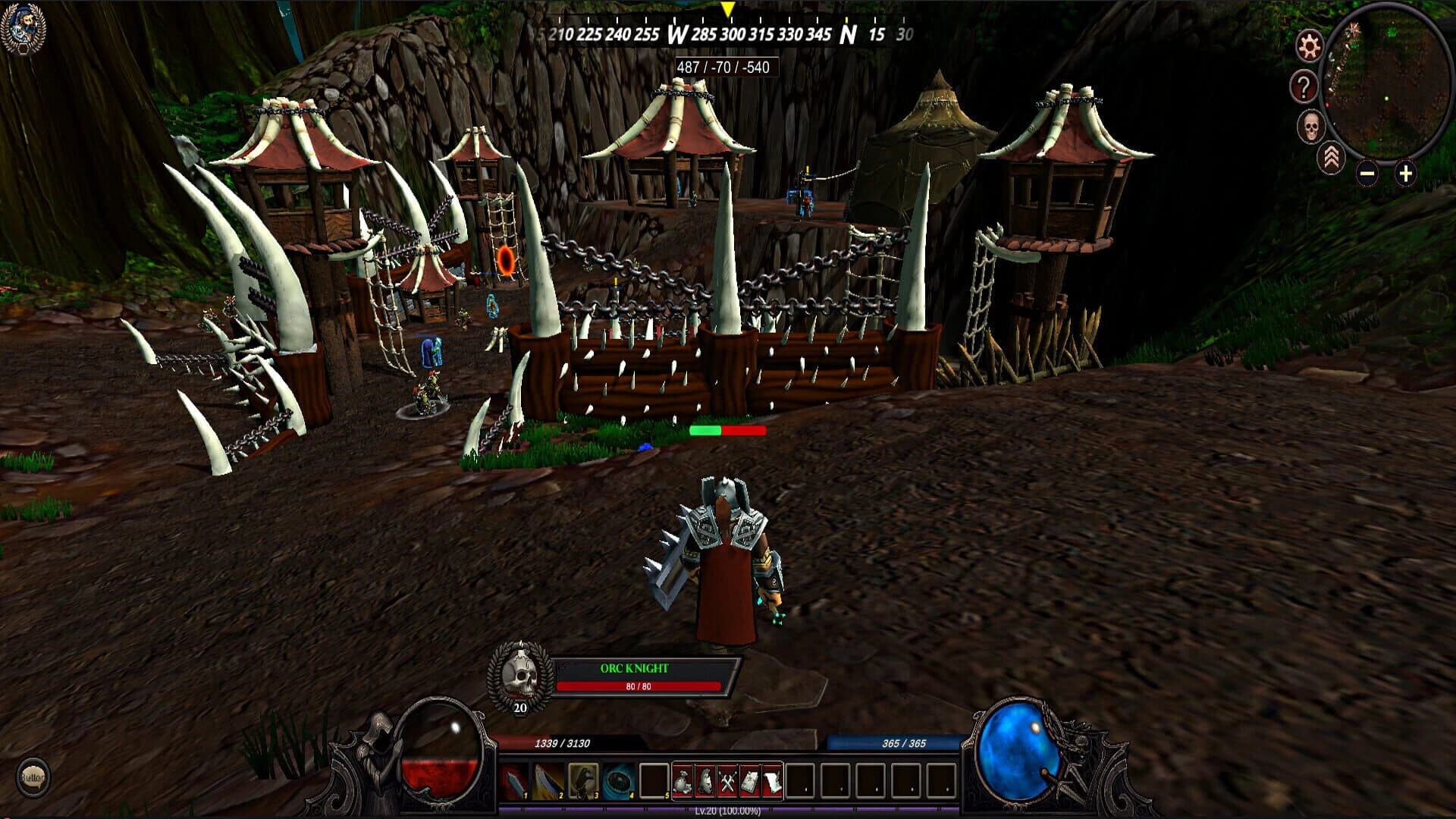Click the skull icon under the help icon
The width and height of the screenshot is (1456, 819).
point(1312,126)
